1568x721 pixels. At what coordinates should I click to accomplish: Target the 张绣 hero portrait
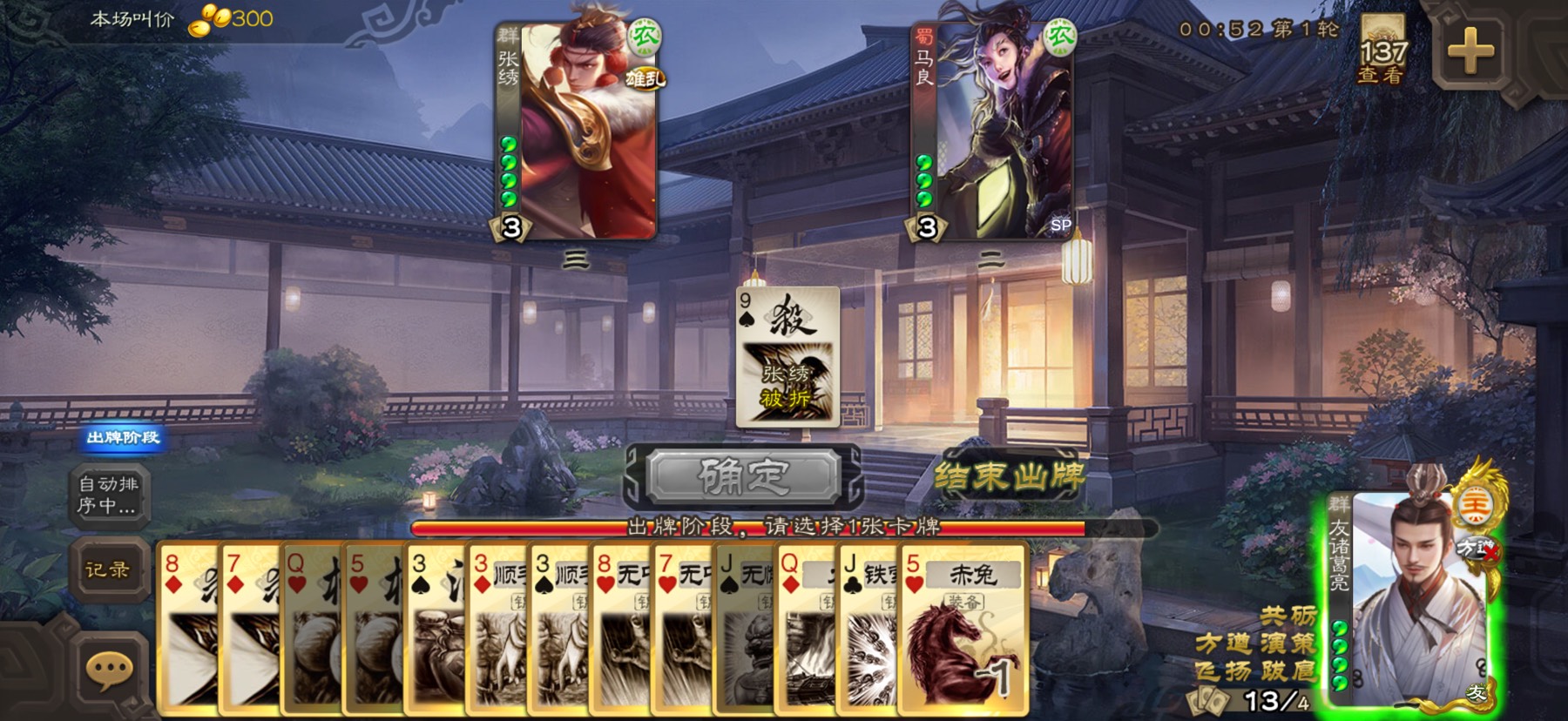[576, 131]
